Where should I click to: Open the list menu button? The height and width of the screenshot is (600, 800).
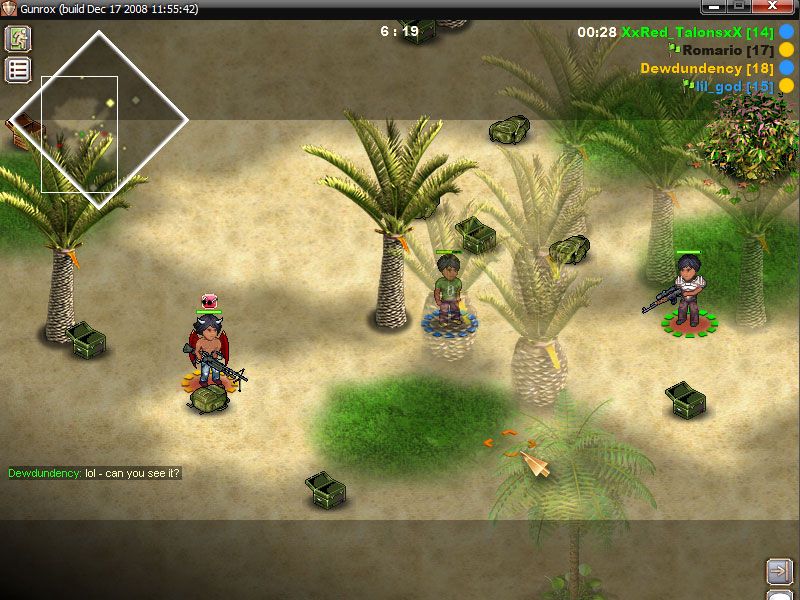[x=19, y=69]
